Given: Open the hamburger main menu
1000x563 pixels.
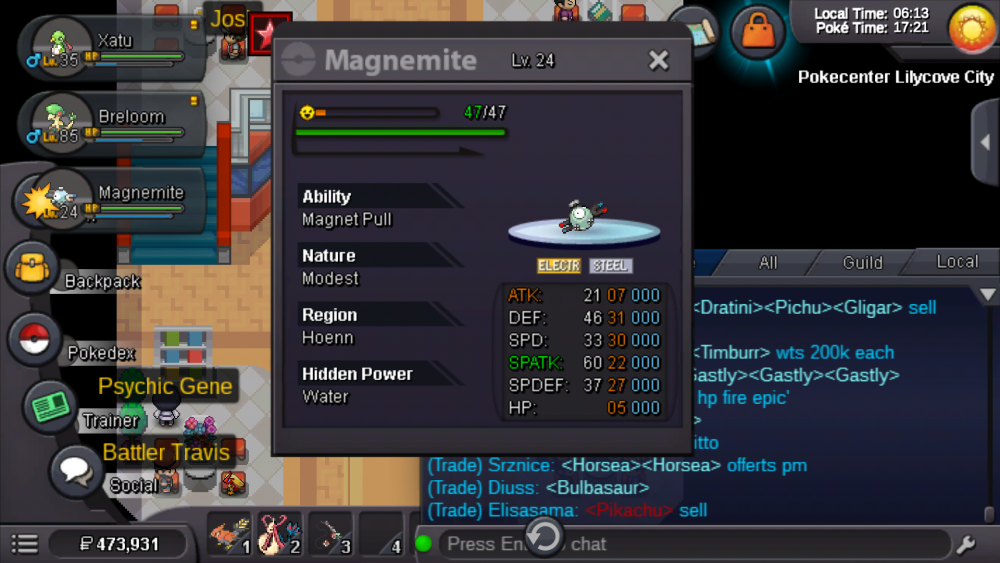Looking at the screenshot, I should click(25, 544).
